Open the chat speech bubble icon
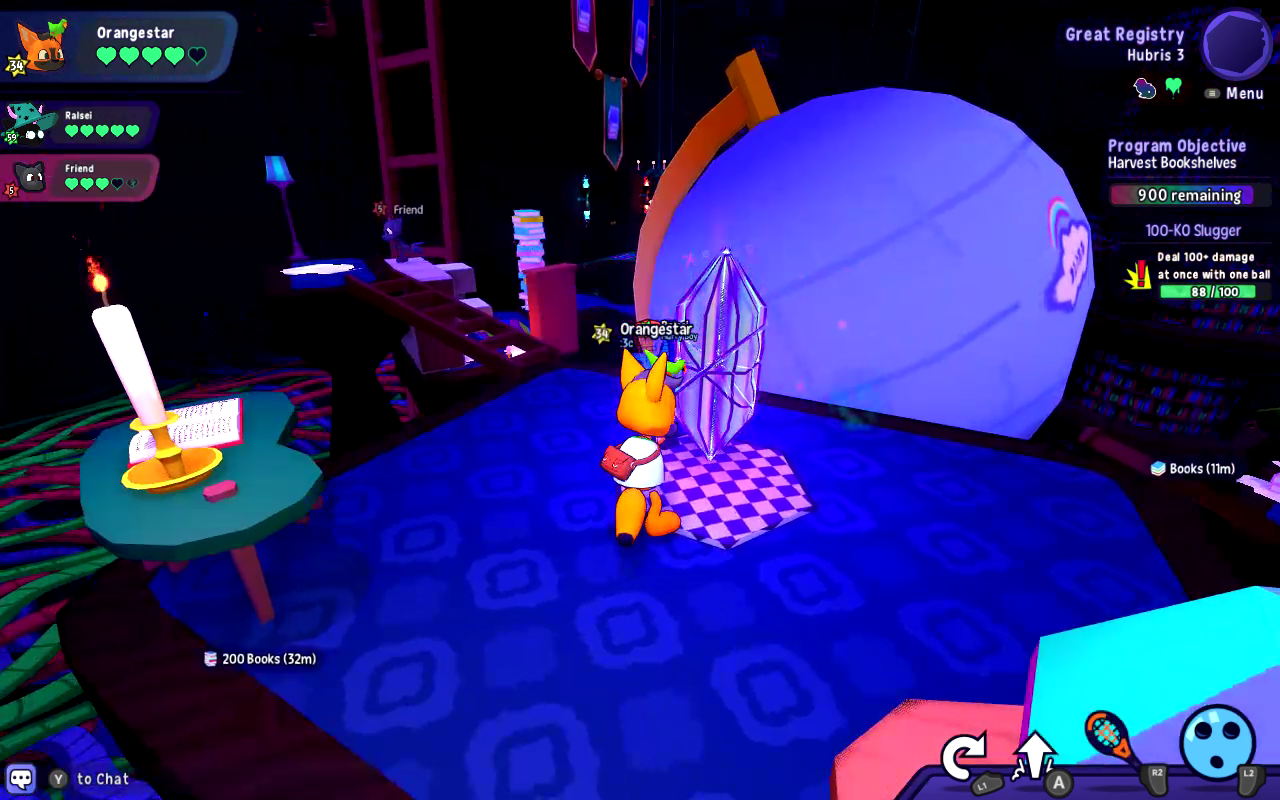The width and height of the screenshot is (1280, 800). [20, 776]
